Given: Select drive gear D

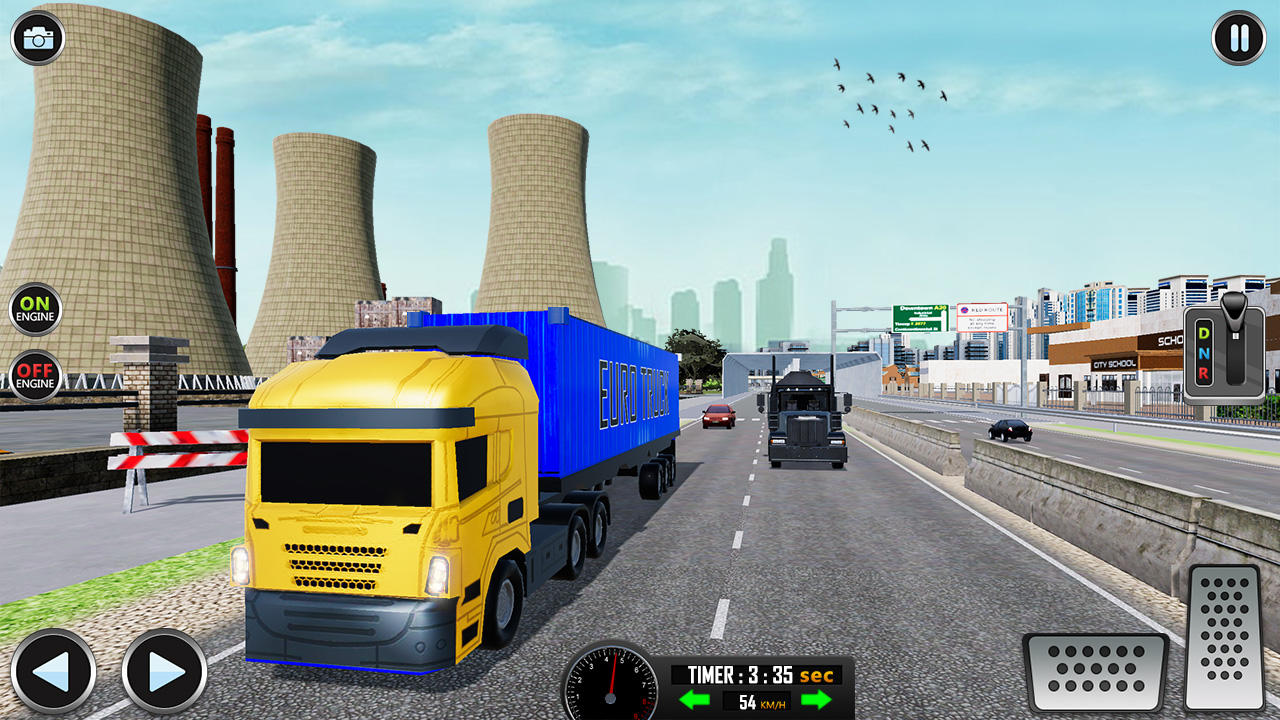Looking at the screenshot, I should click(1204, 332).
